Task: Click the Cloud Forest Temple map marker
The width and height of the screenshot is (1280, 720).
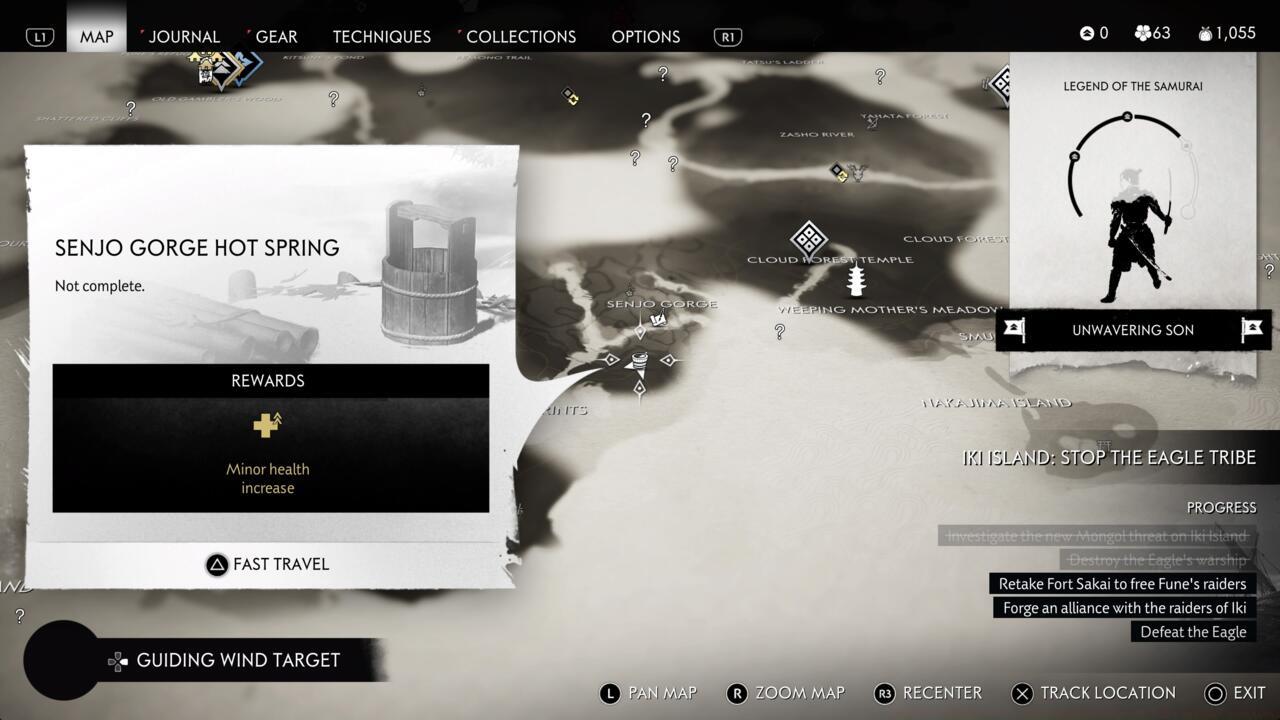Action: 808,239
